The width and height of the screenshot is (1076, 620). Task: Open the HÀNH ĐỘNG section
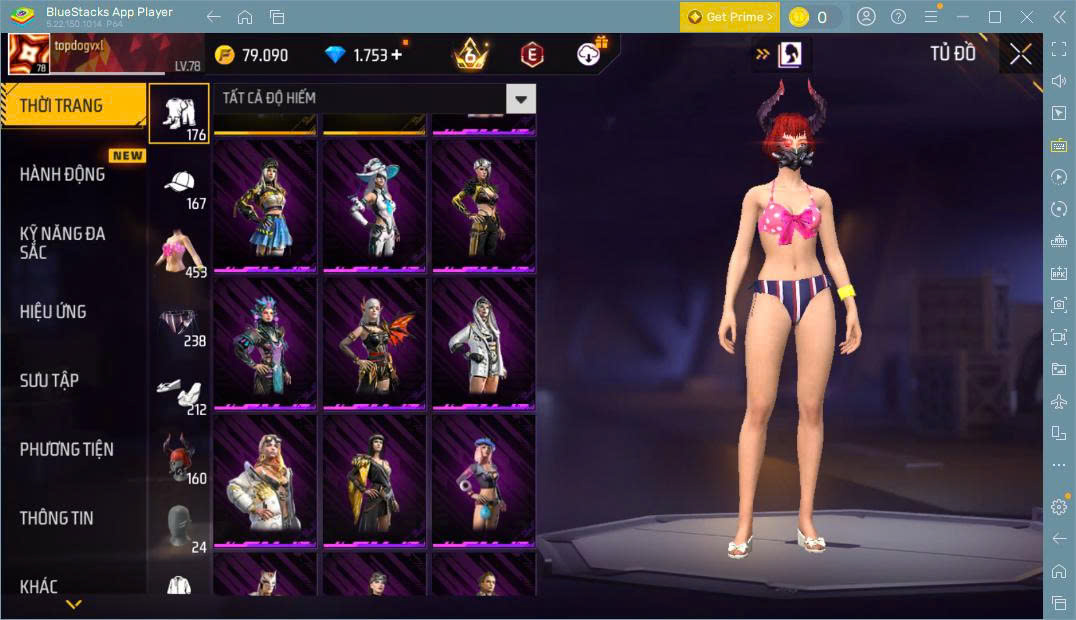click(x=62, y=174)
